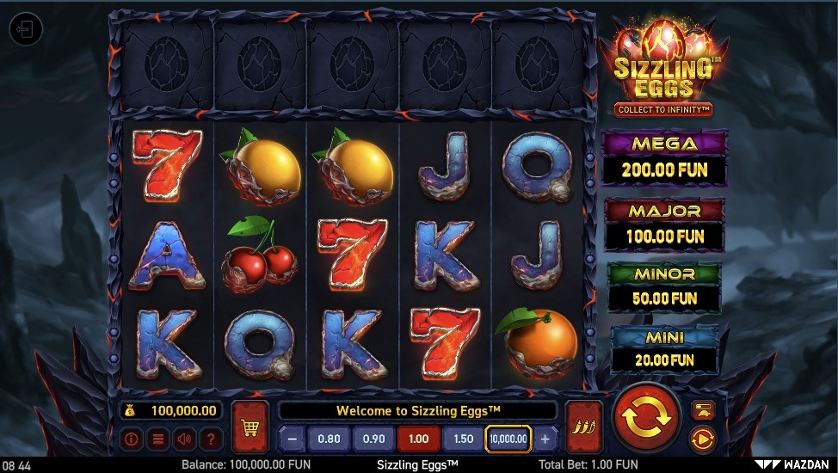This screenshot has width=838, height=473.
Task: Select the 0.80 bet value
Action: [327, 438]
